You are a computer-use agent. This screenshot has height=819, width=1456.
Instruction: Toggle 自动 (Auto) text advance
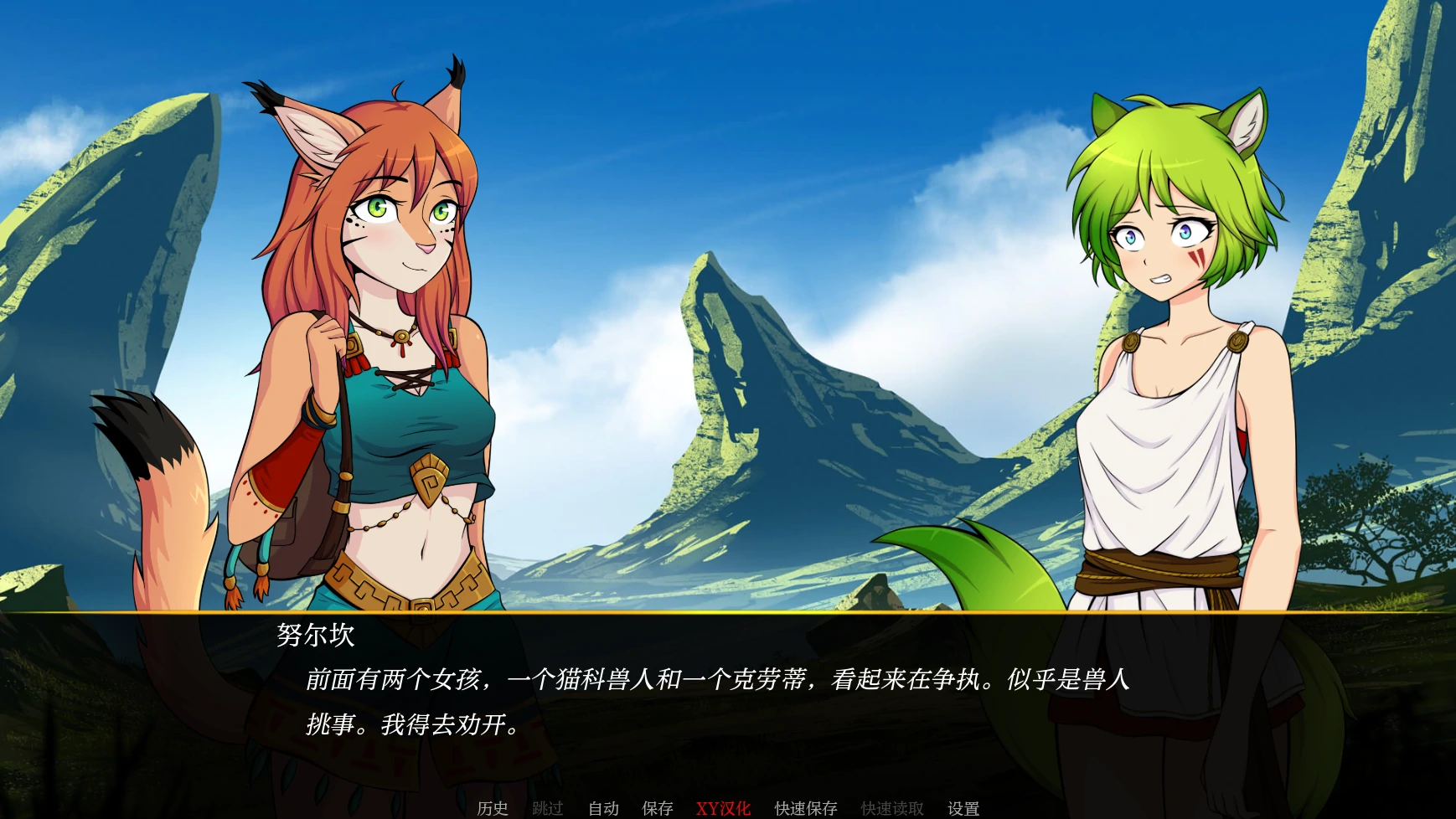pyautogui.click(x=603, y=808)
